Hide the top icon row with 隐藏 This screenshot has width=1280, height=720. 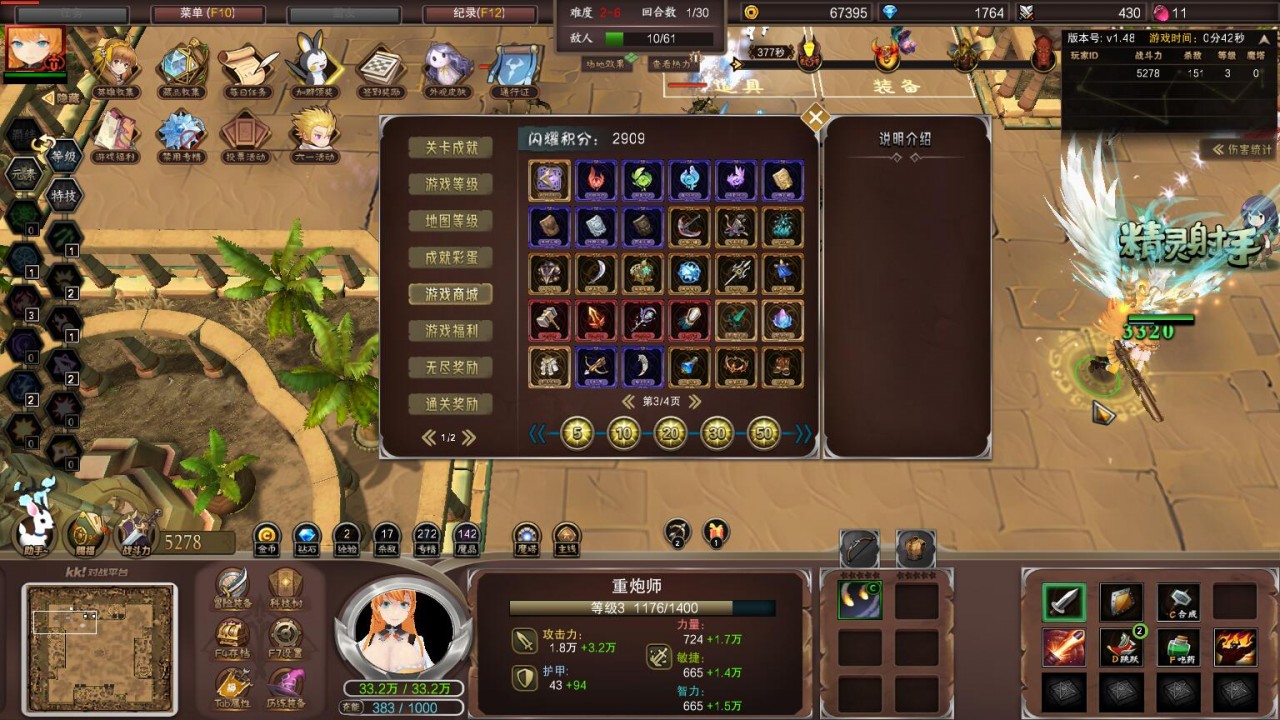62,98
